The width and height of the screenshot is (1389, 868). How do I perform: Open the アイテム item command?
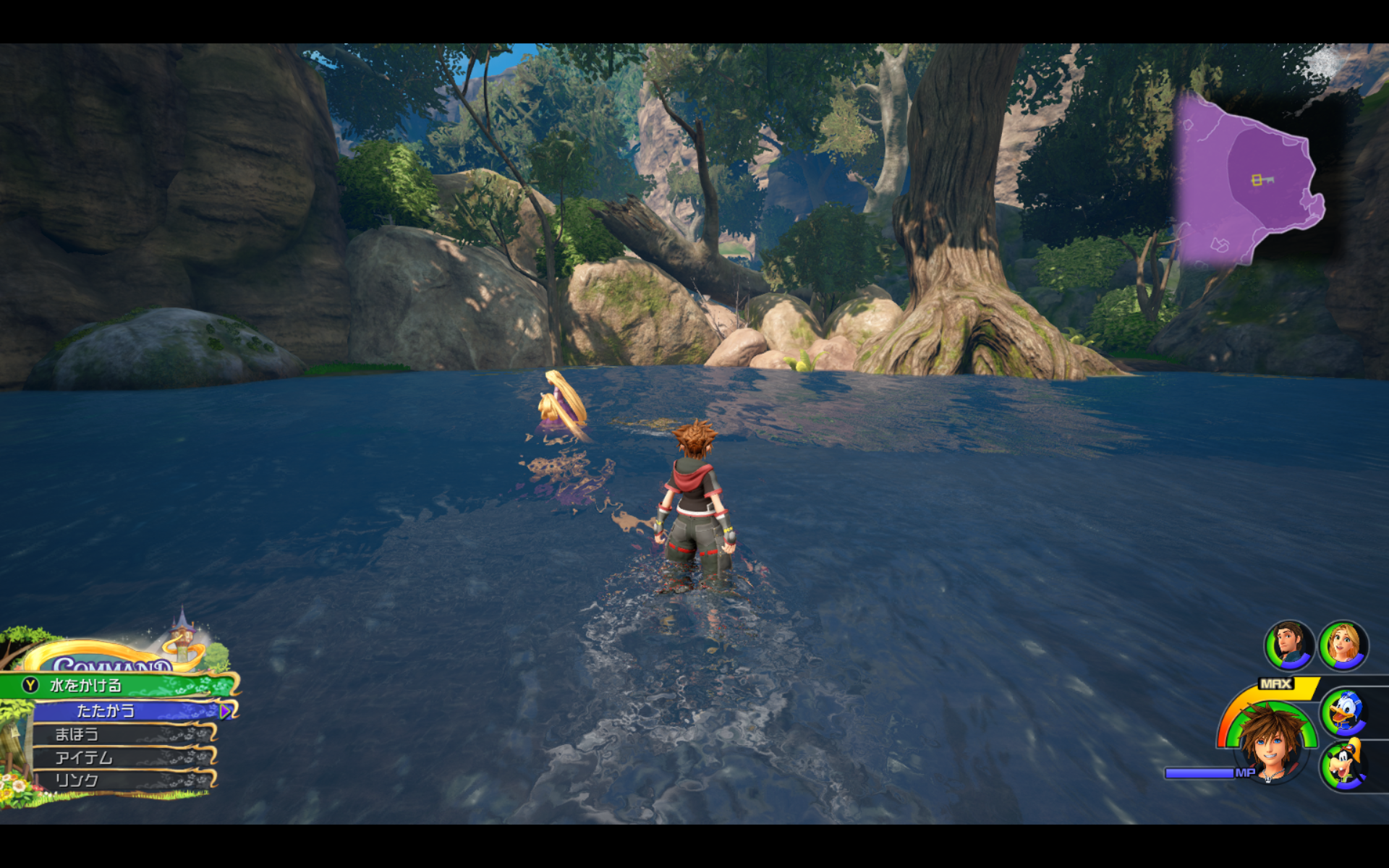[123, 757]
